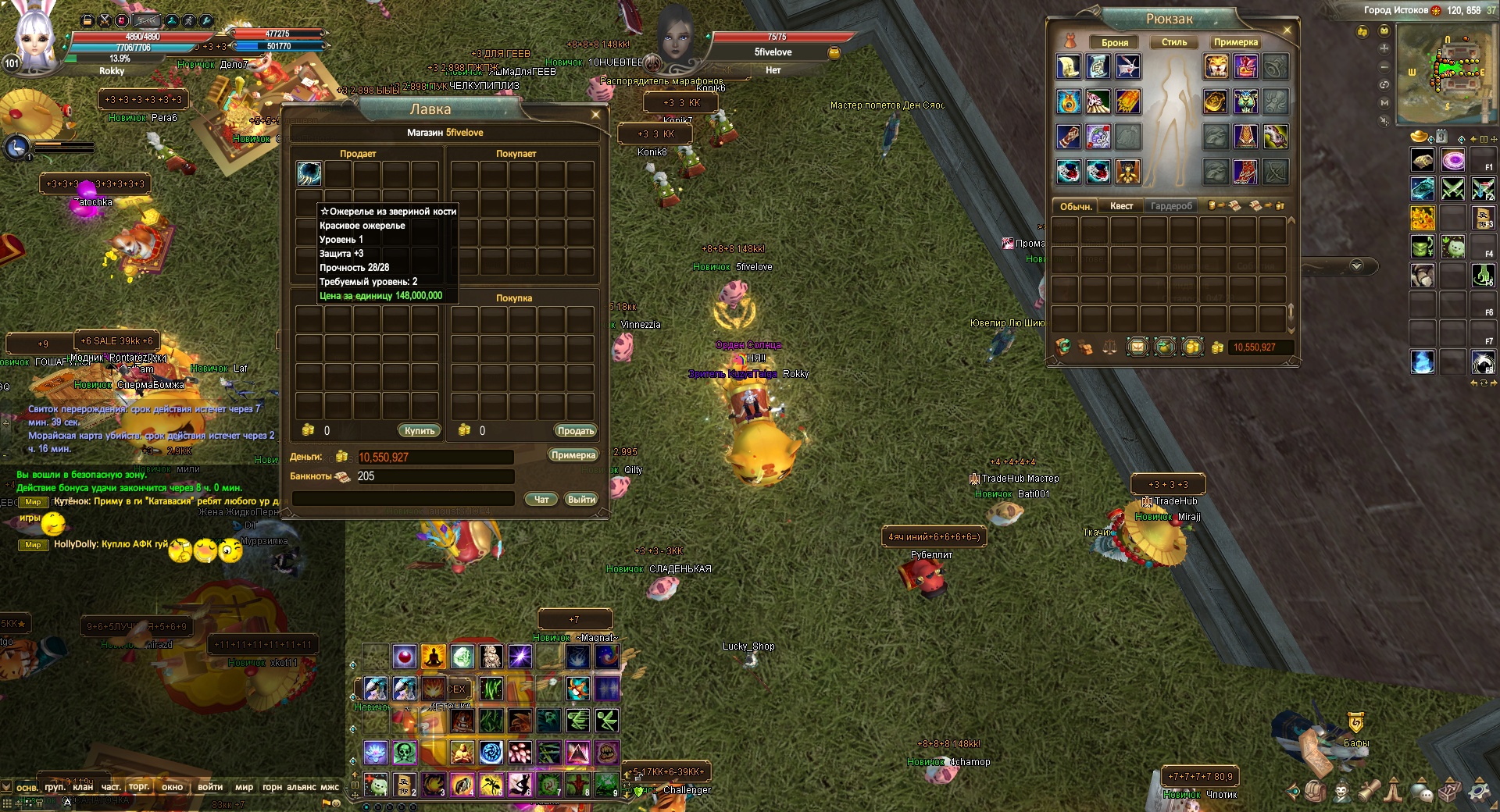
Task: Open the Примерка tab in backpack
Action: pos(1236,42)
